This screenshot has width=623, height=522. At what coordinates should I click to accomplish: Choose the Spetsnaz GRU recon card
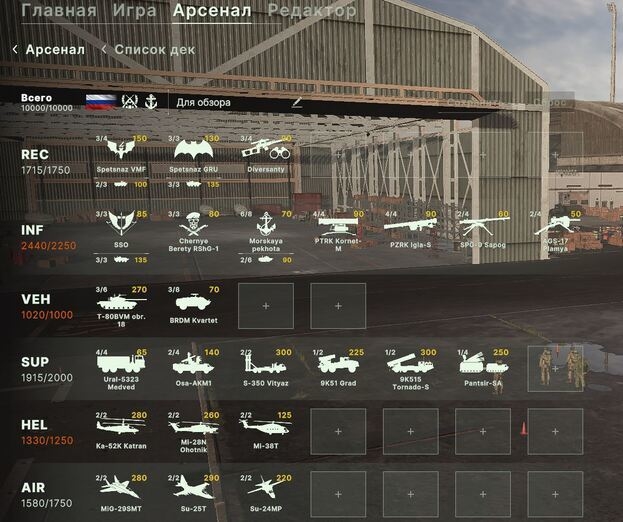[194, 153]
